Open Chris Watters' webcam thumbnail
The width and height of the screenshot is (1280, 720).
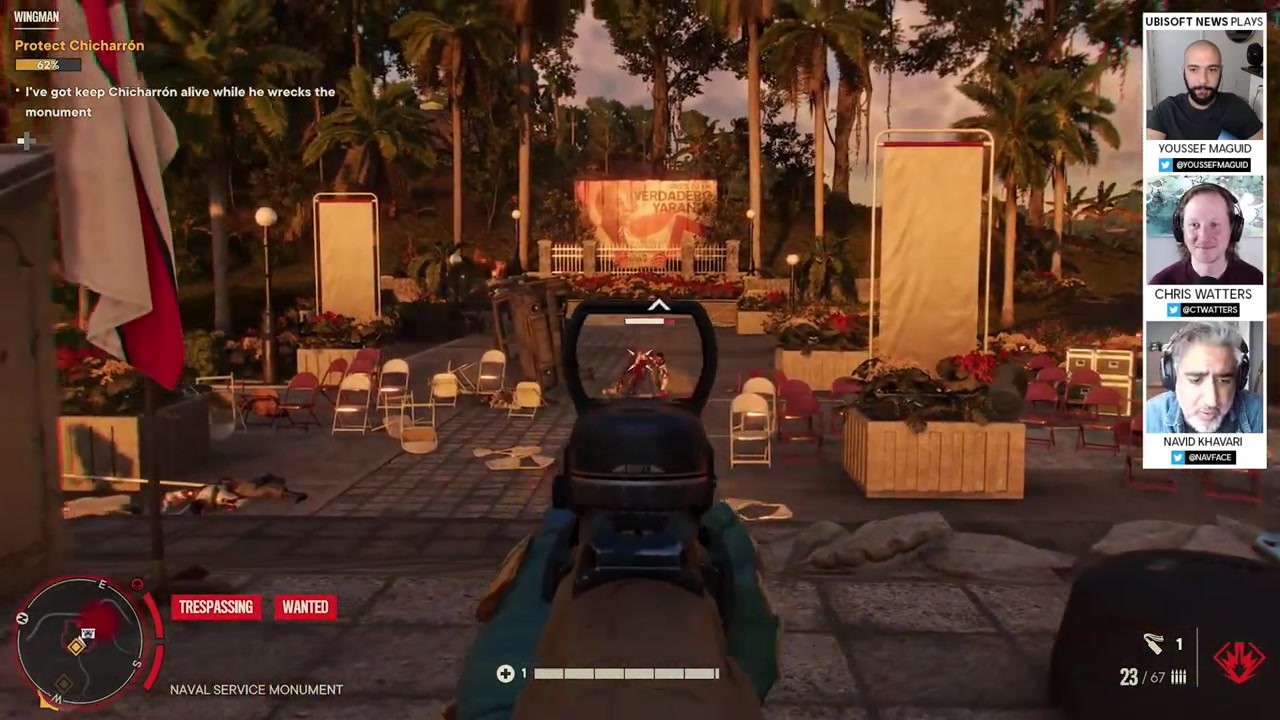pyautogui.click(x=1204, y=233)
